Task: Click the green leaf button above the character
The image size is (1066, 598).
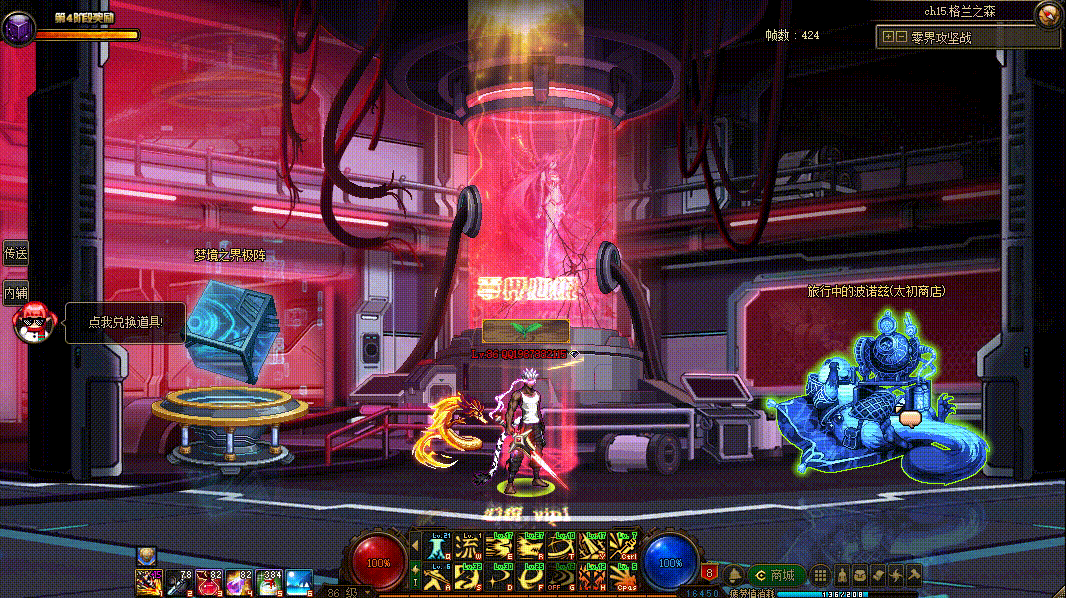Action: click(525, 330)
